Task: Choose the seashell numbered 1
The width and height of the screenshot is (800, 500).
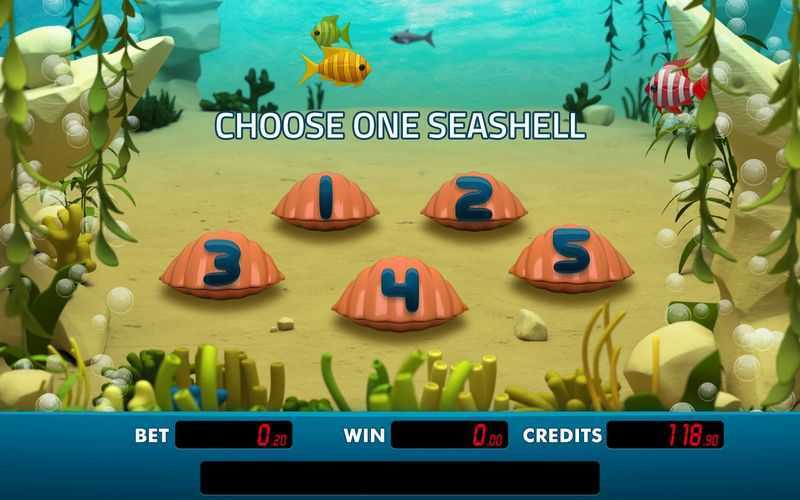Action: pyautogui.click(x=325, y=200)
